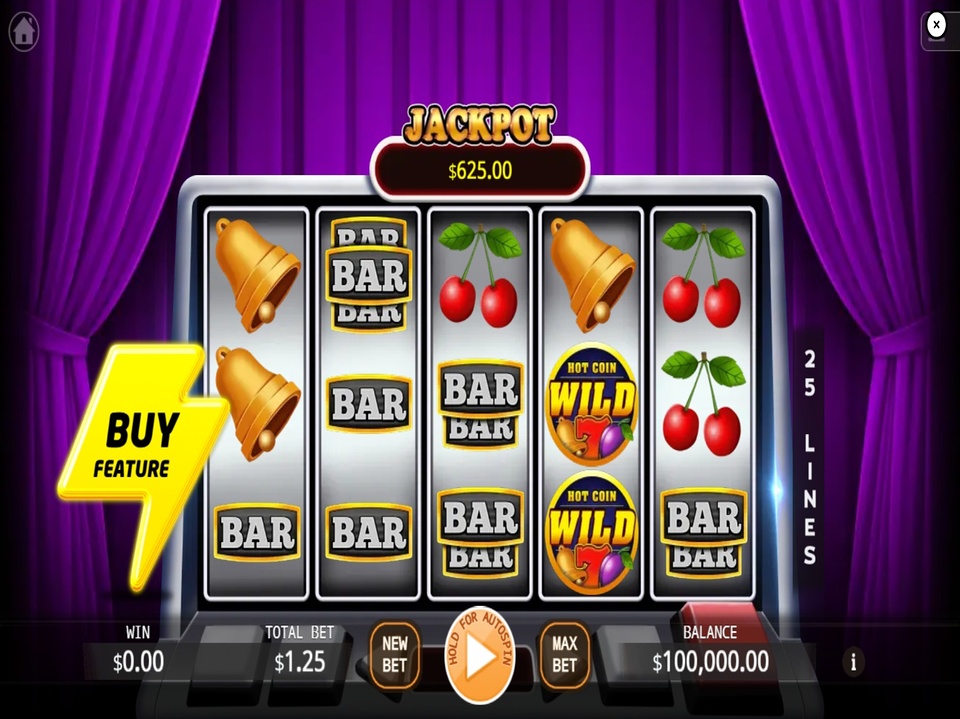
Task: Open the Buy Feature lightning bolt
Action: point(139,450)
